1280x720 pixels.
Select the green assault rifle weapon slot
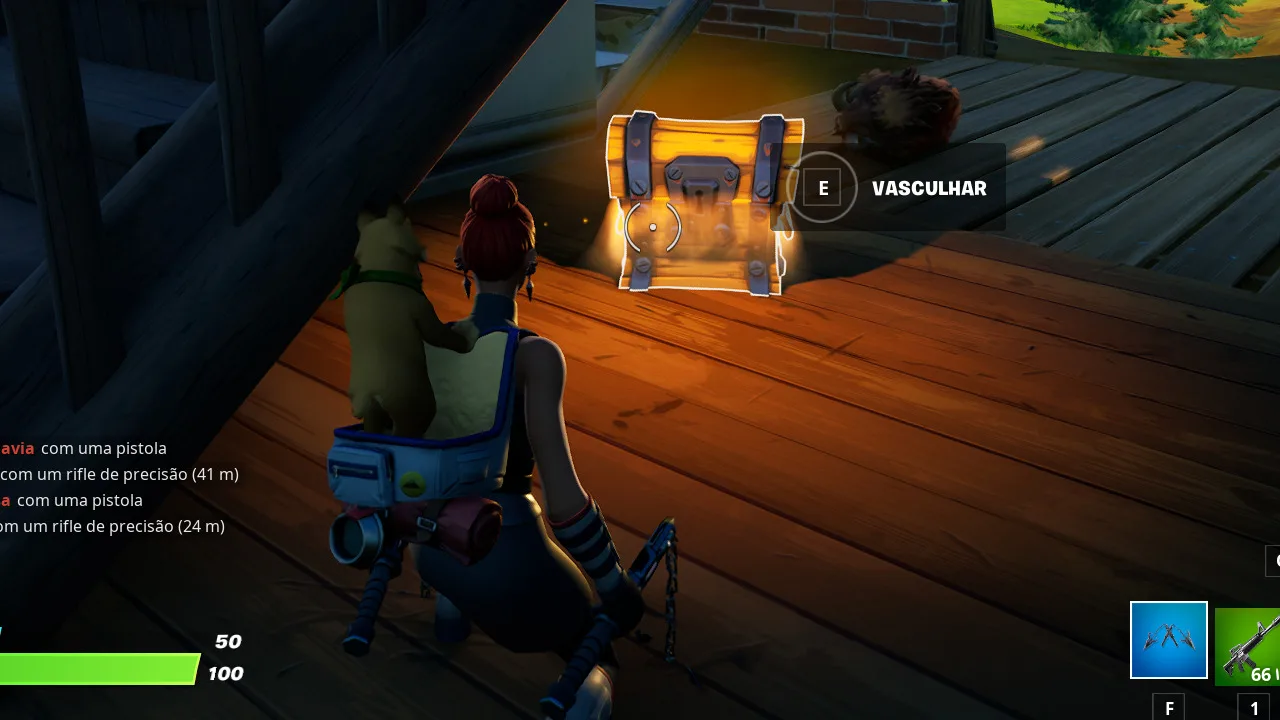point(1250,646)
